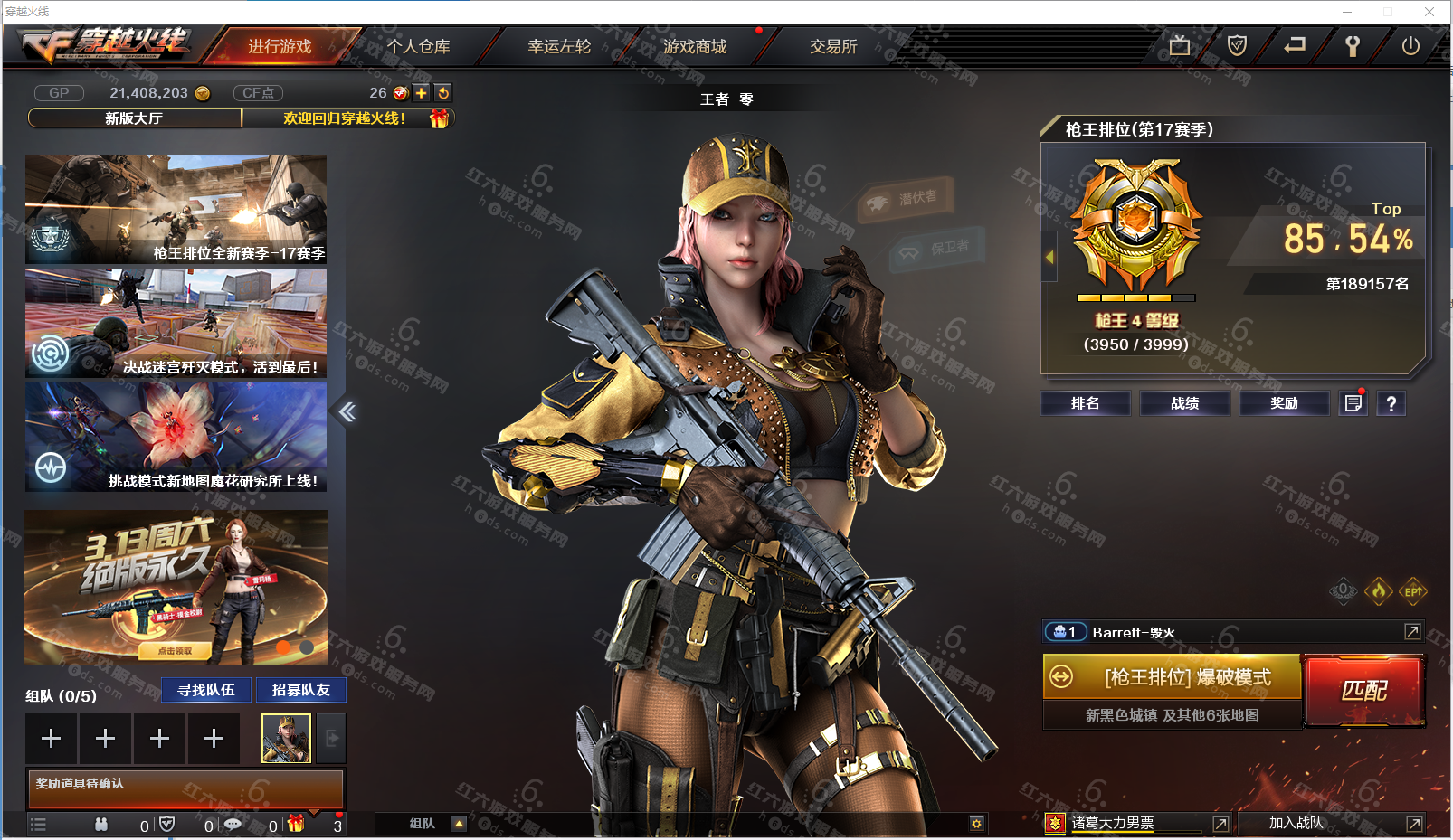
Task: Open the 奖励 rewards button
Action: coord(1284,403)
